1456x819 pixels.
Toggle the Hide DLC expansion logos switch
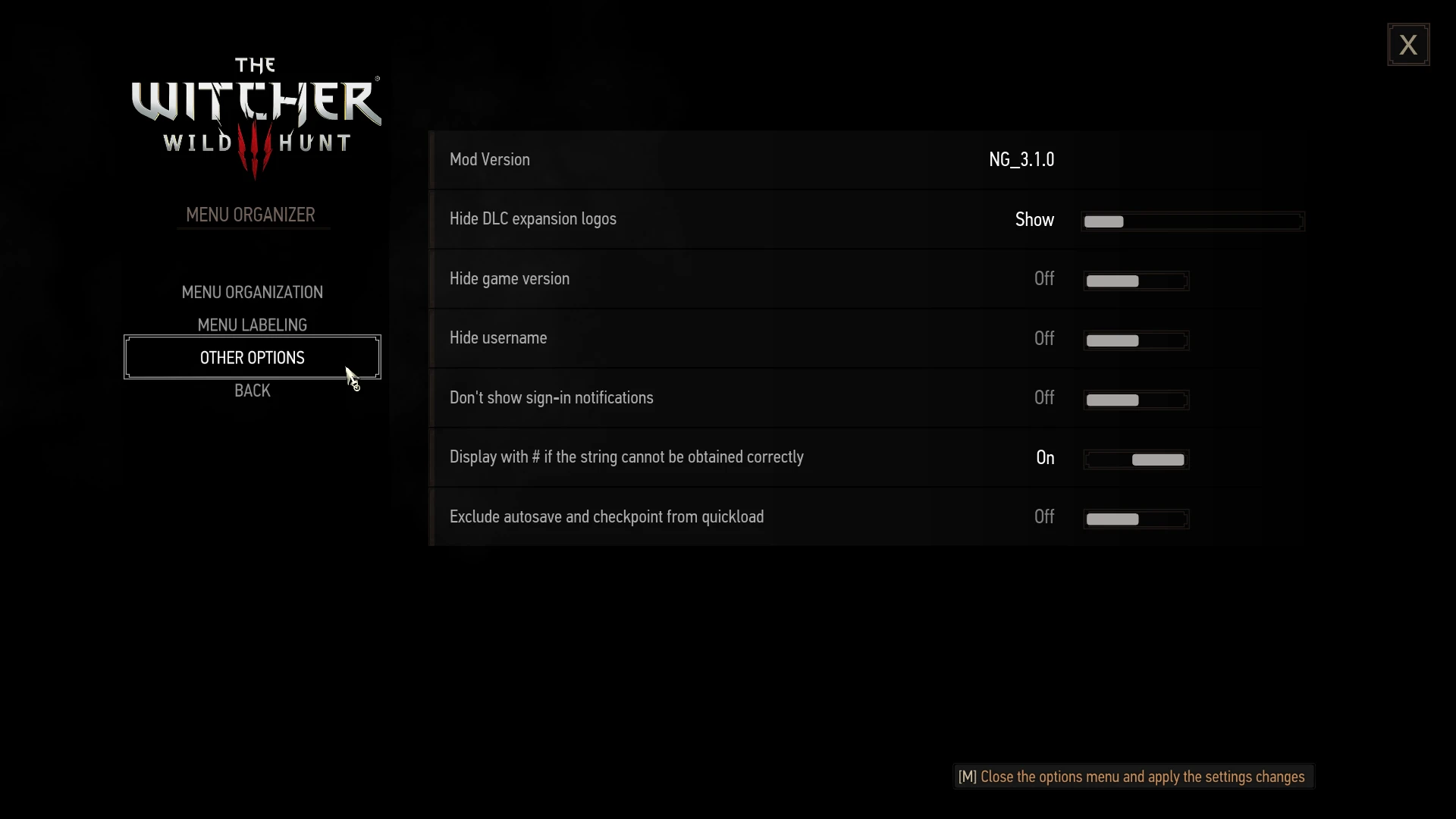click(x=1191, y=221)
